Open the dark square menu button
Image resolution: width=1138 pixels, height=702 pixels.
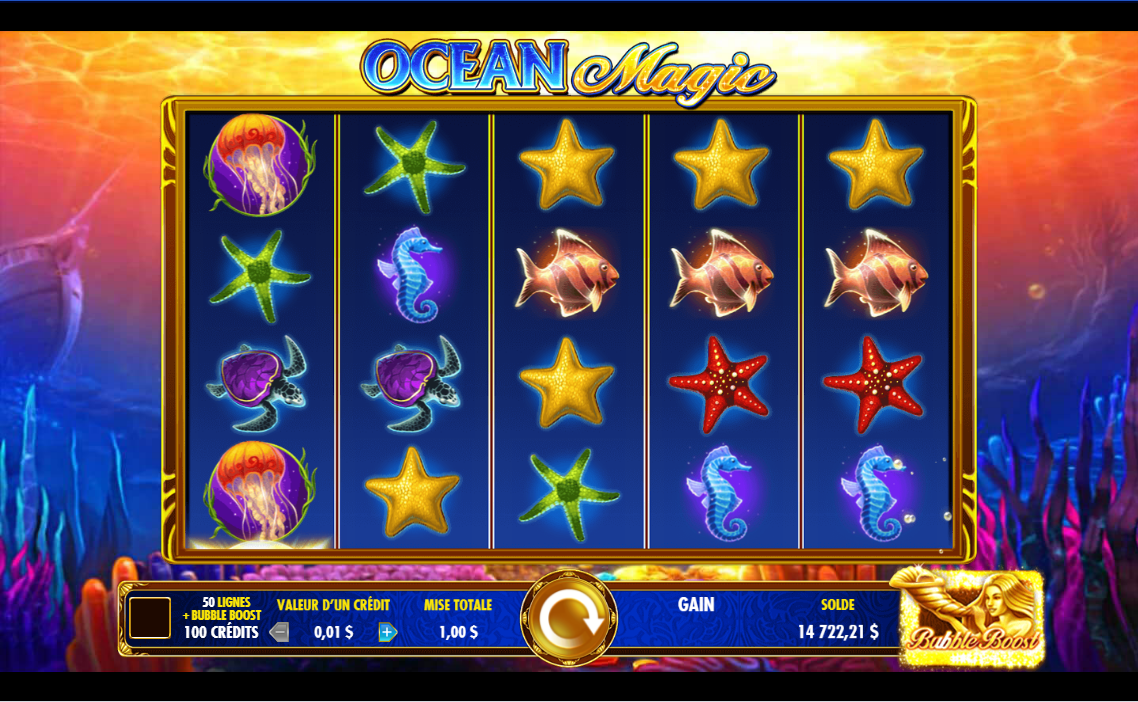click(150, 618)
